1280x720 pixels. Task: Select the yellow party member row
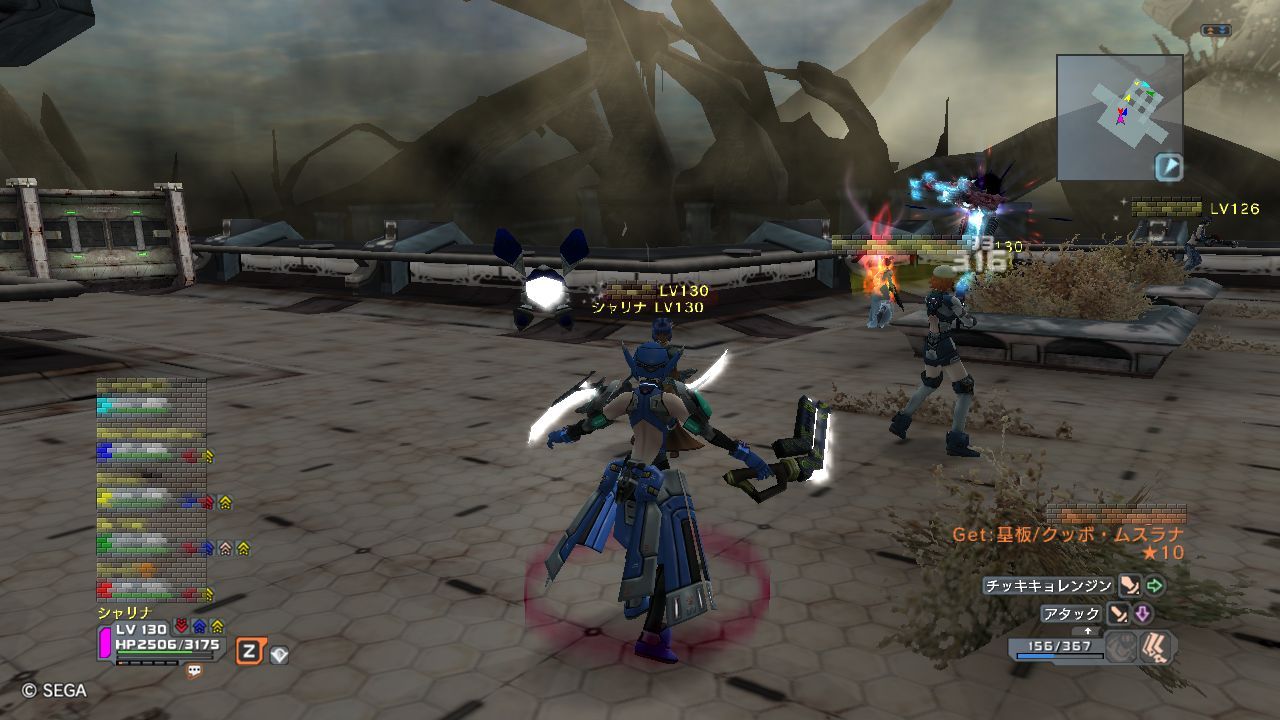click(150, 499)
